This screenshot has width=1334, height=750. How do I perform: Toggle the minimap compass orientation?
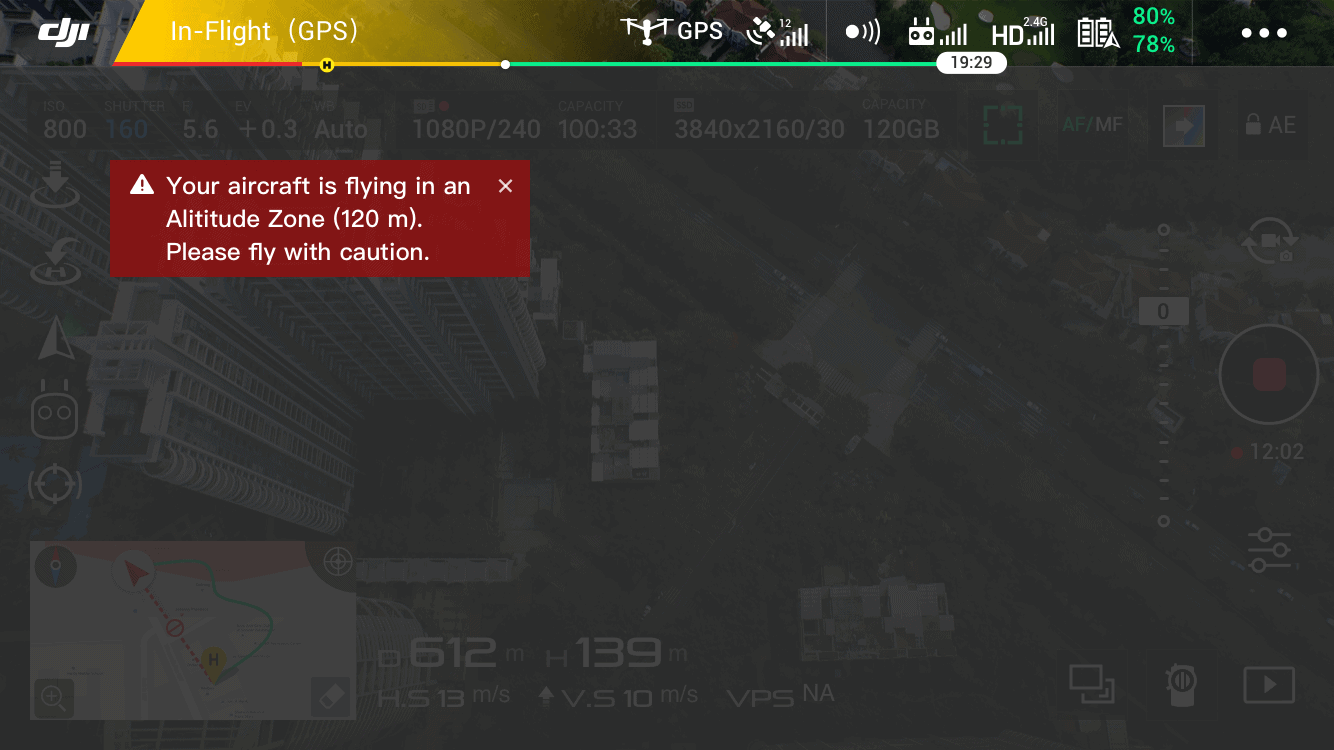[54, 567]
